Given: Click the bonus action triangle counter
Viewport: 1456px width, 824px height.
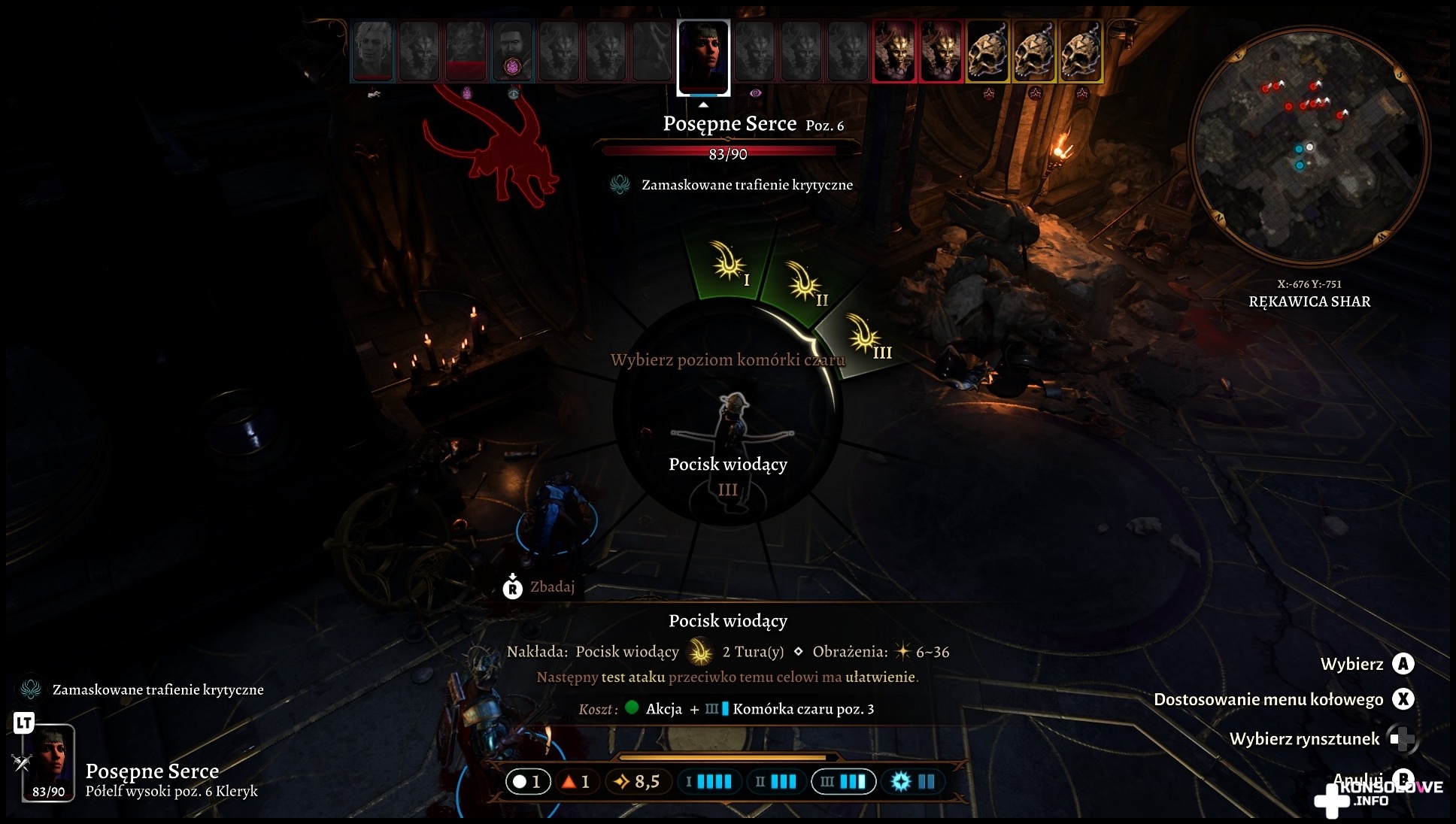Looking at the screenshot, I should point(575,782).
